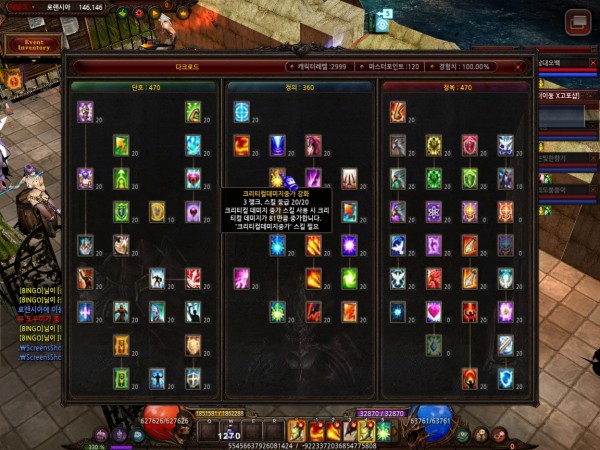This screenshot has width=600, height=450.
Task: Select the first skill in the 단호 tree
Action: pos(85,112)
